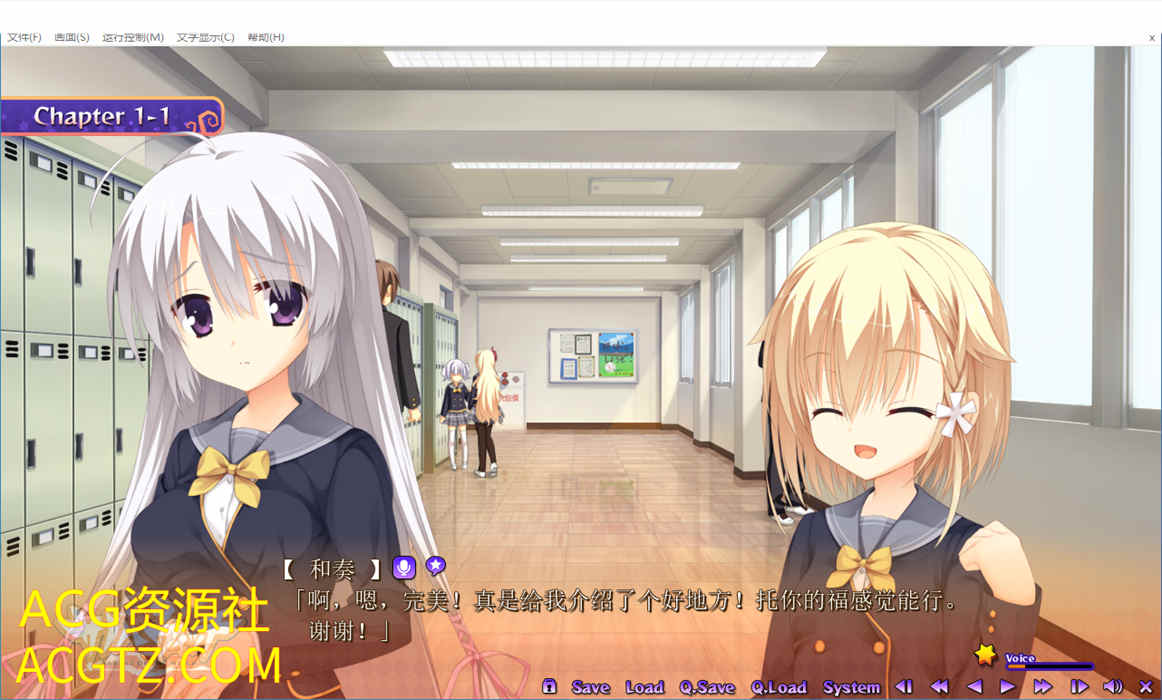Adjust the Voice volume slider
The height and width of the screenshot is (700, 1162).
tap(1048, 666)
